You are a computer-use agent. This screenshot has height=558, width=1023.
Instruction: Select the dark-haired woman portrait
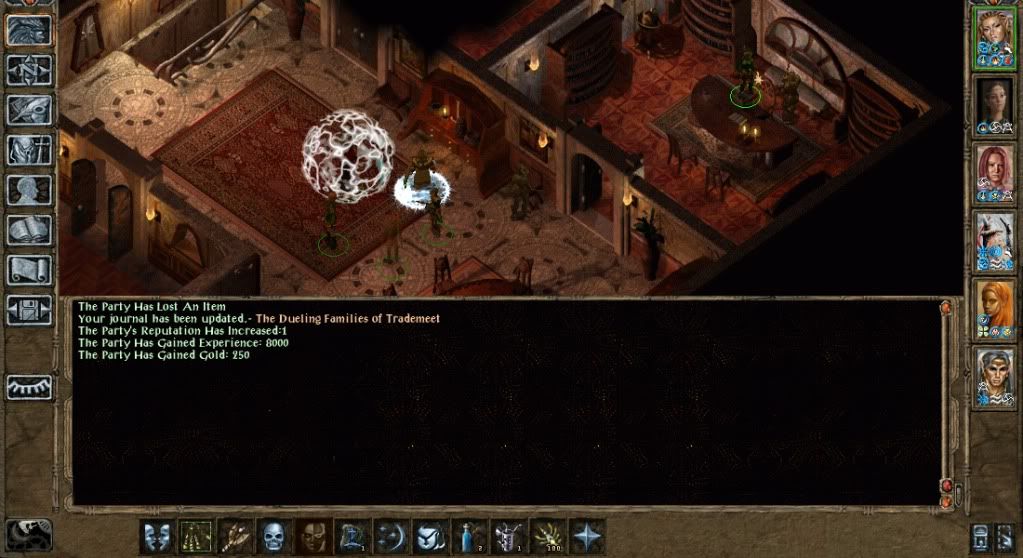tap(995, 105)
